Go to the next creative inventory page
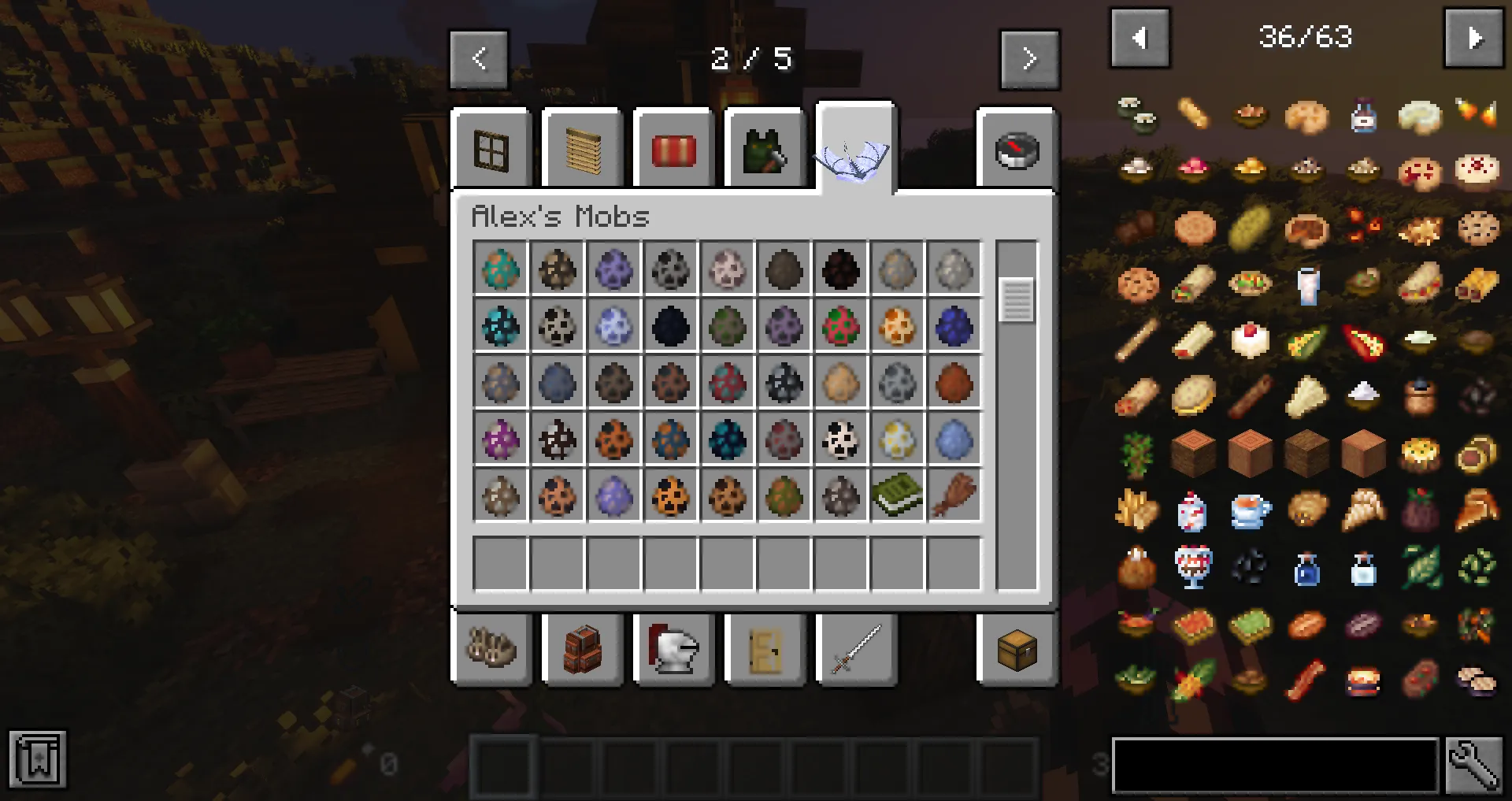Viewport: 1512px width, 801px height. [1029, 59]
